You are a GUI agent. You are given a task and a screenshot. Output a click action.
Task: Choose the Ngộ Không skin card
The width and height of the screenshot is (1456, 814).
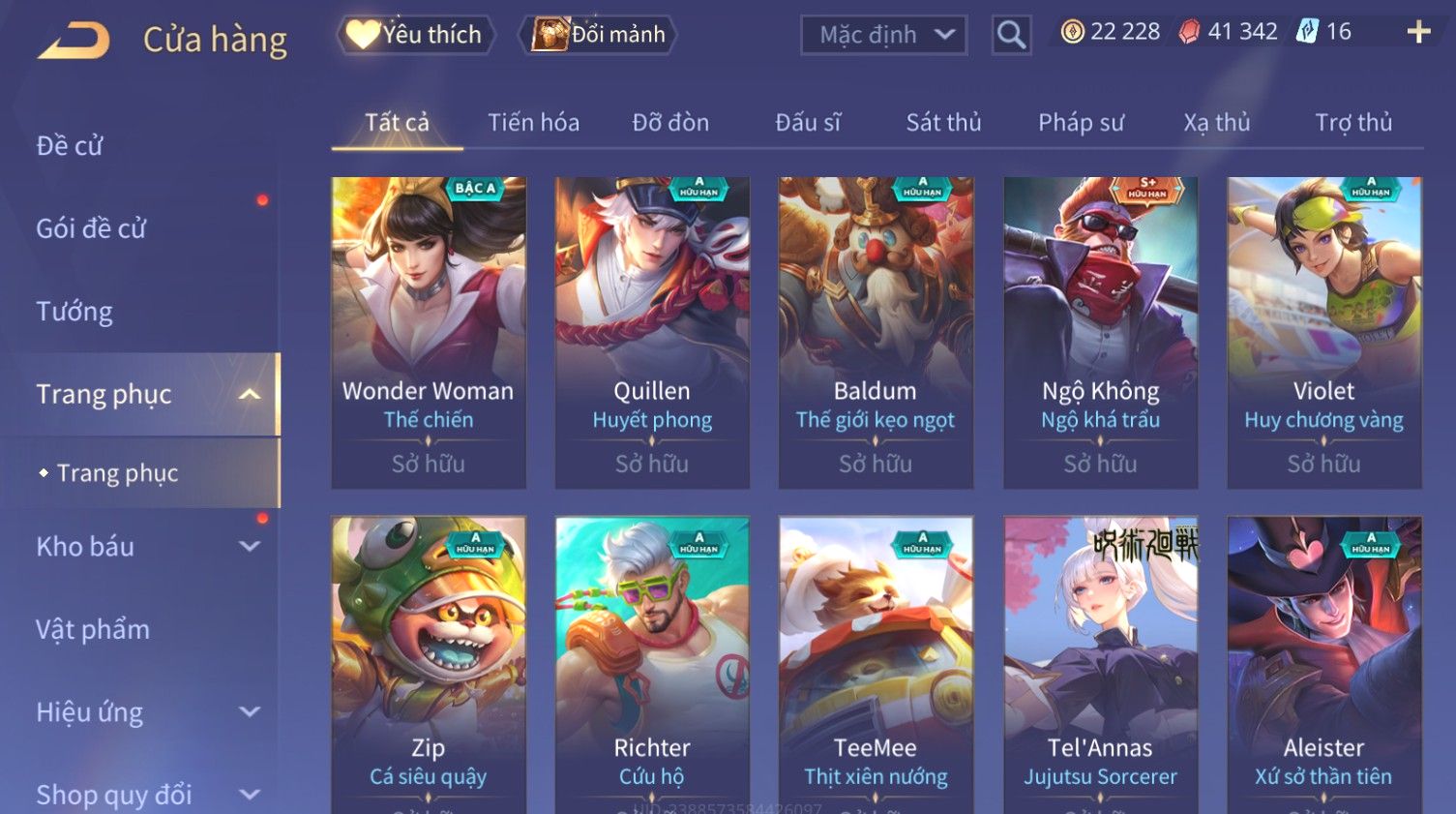point(1100,331)
